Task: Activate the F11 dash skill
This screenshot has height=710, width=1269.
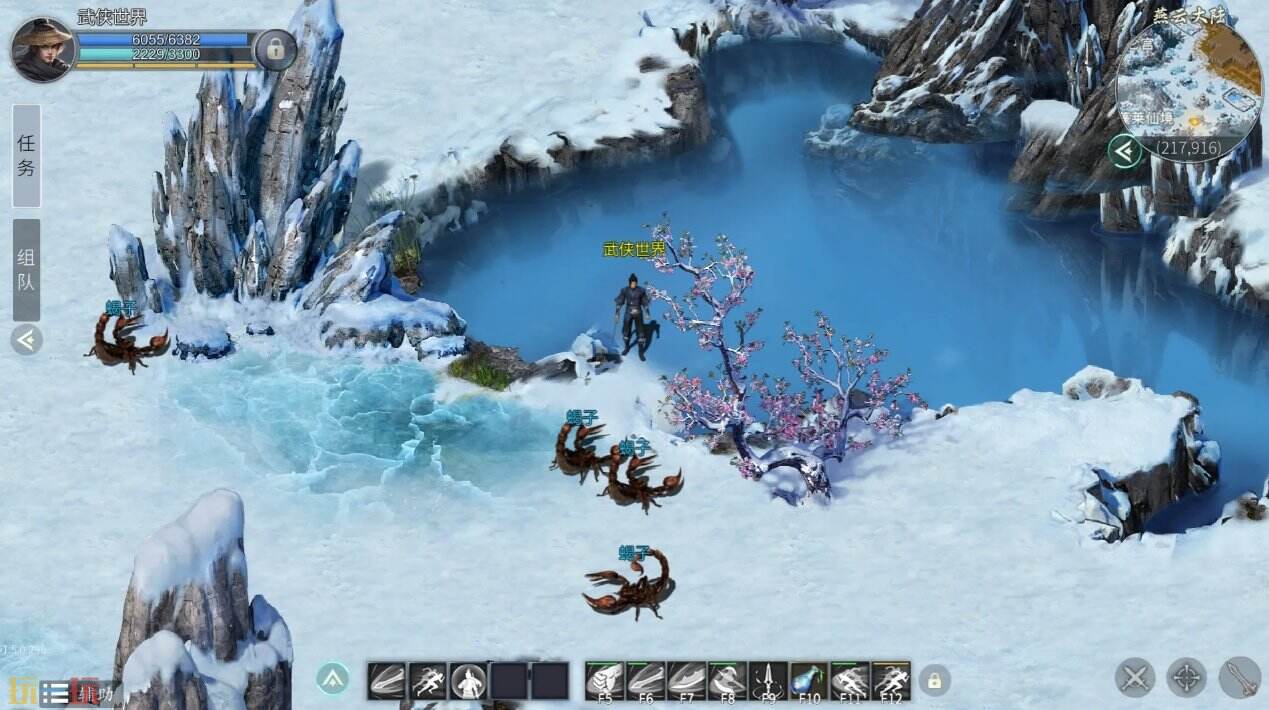Action: (x=850, y=681)
